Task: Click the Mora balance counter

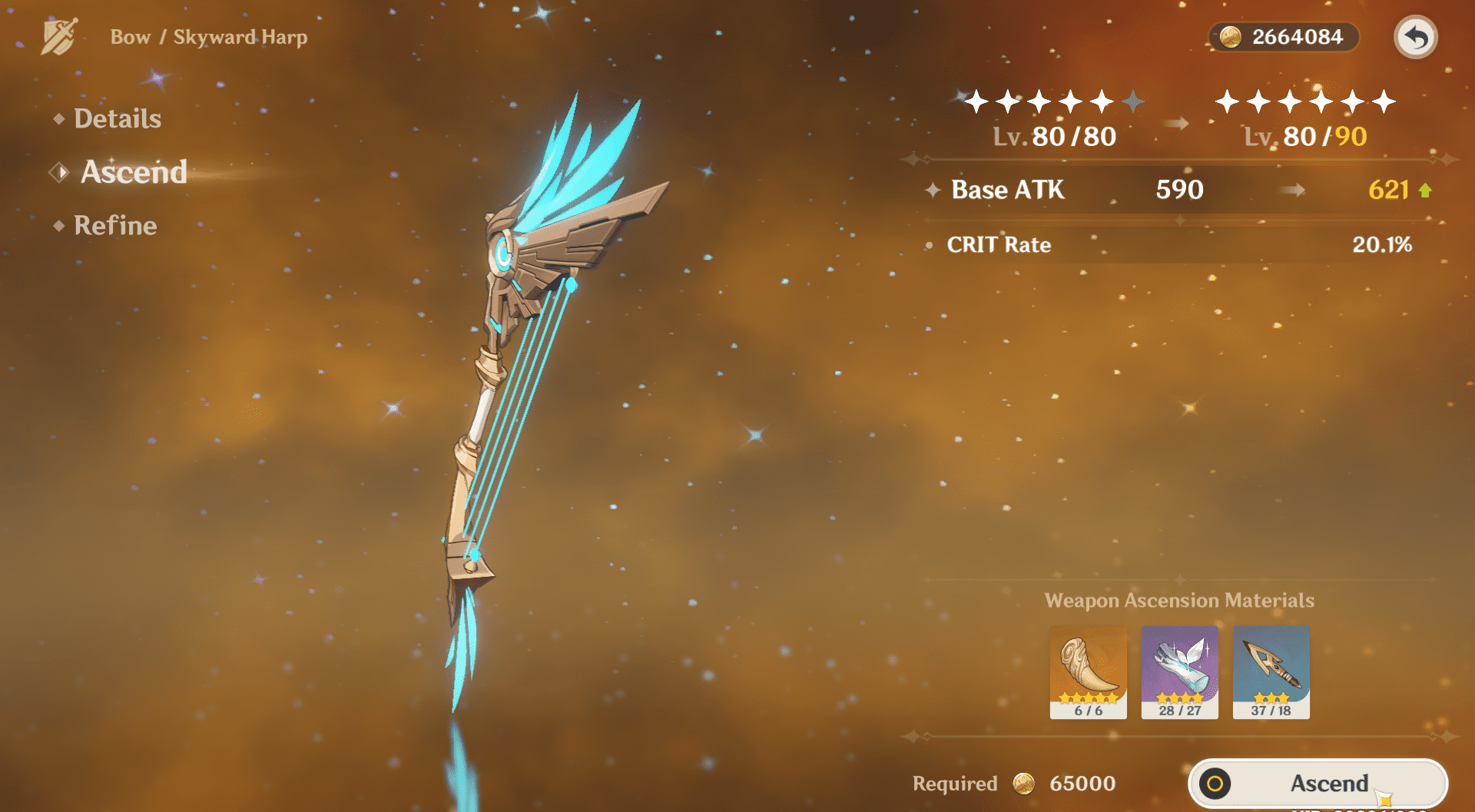Action: (1283, 37)
